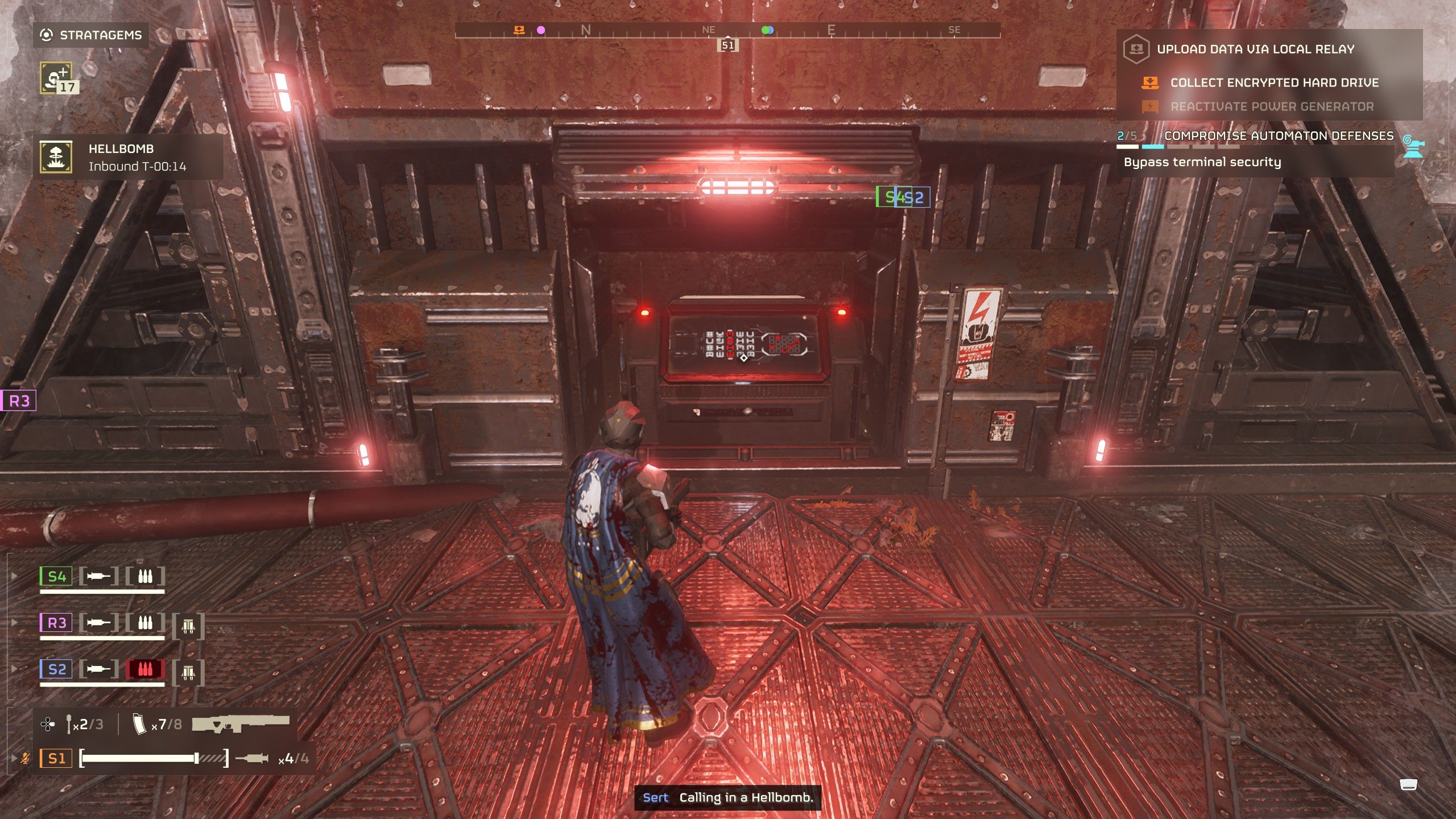Click teammate S2's red ammo indicator
Screen dimensions: 1456x819
pyautogui.click(x=146, y=670)
